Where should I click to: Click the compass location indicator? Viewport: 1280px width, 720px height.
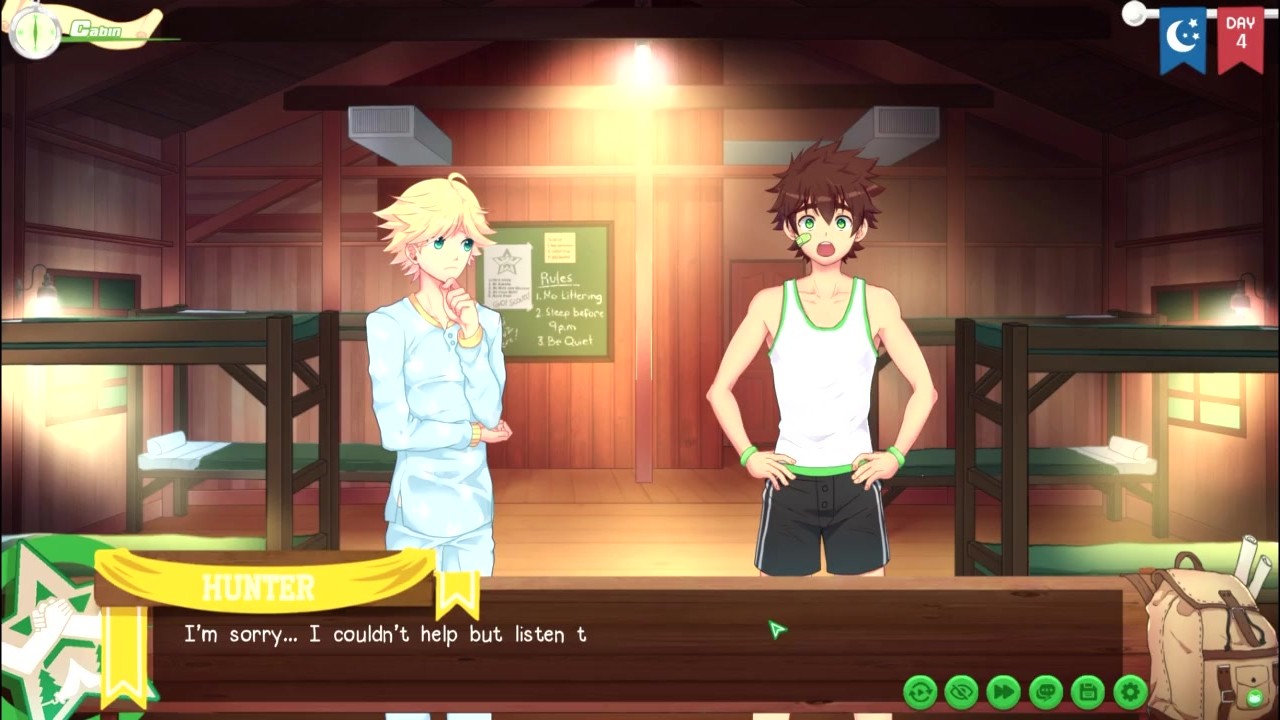[x=35, y=32]
